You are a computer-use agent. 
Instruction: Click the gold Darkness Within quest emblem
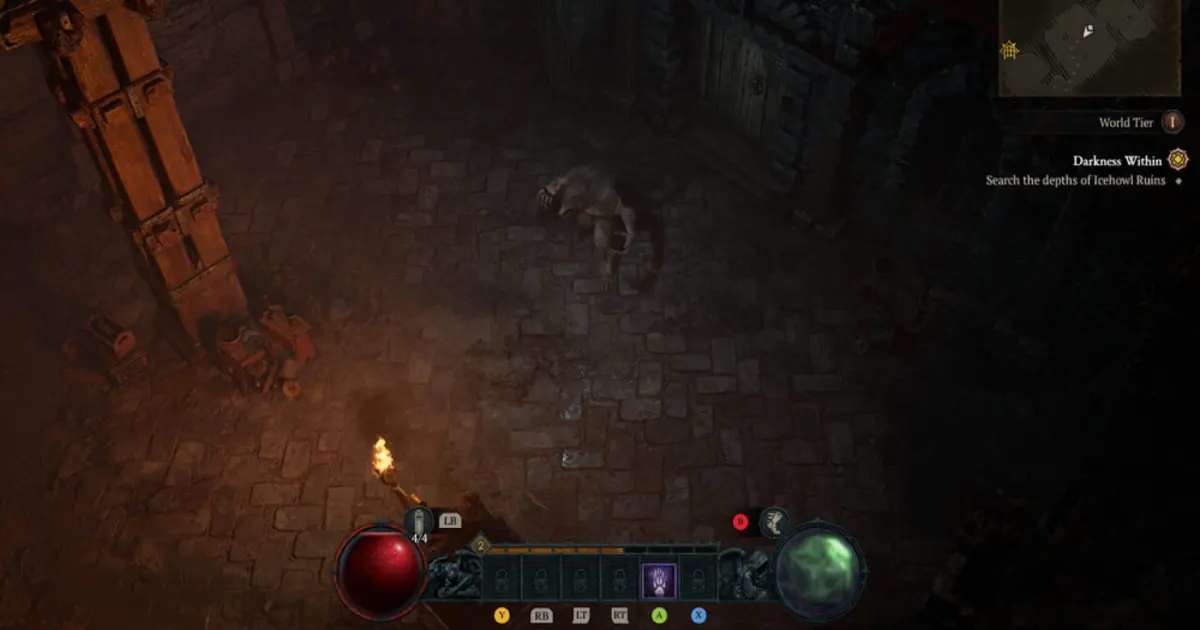[1179, 160]
